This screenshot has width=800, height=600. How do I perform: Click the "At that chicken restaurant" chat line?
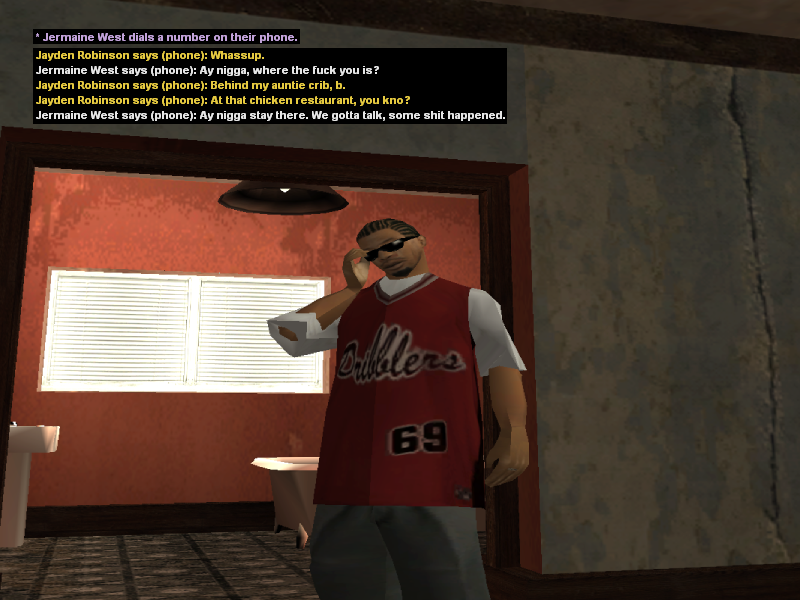(222, 100)
